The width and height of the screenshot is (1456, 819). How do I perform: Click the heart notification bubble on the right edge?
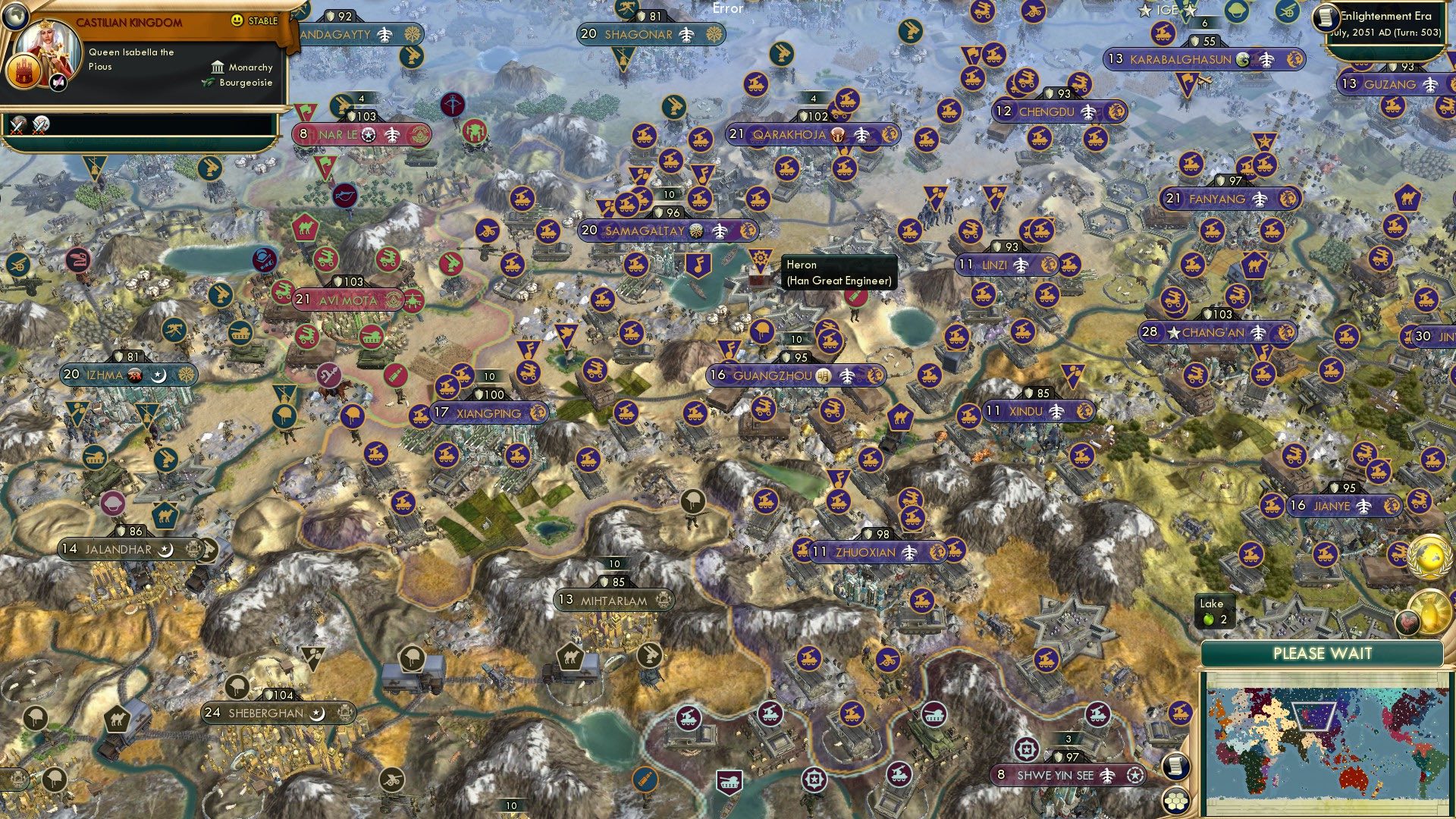coord(1408,622)
